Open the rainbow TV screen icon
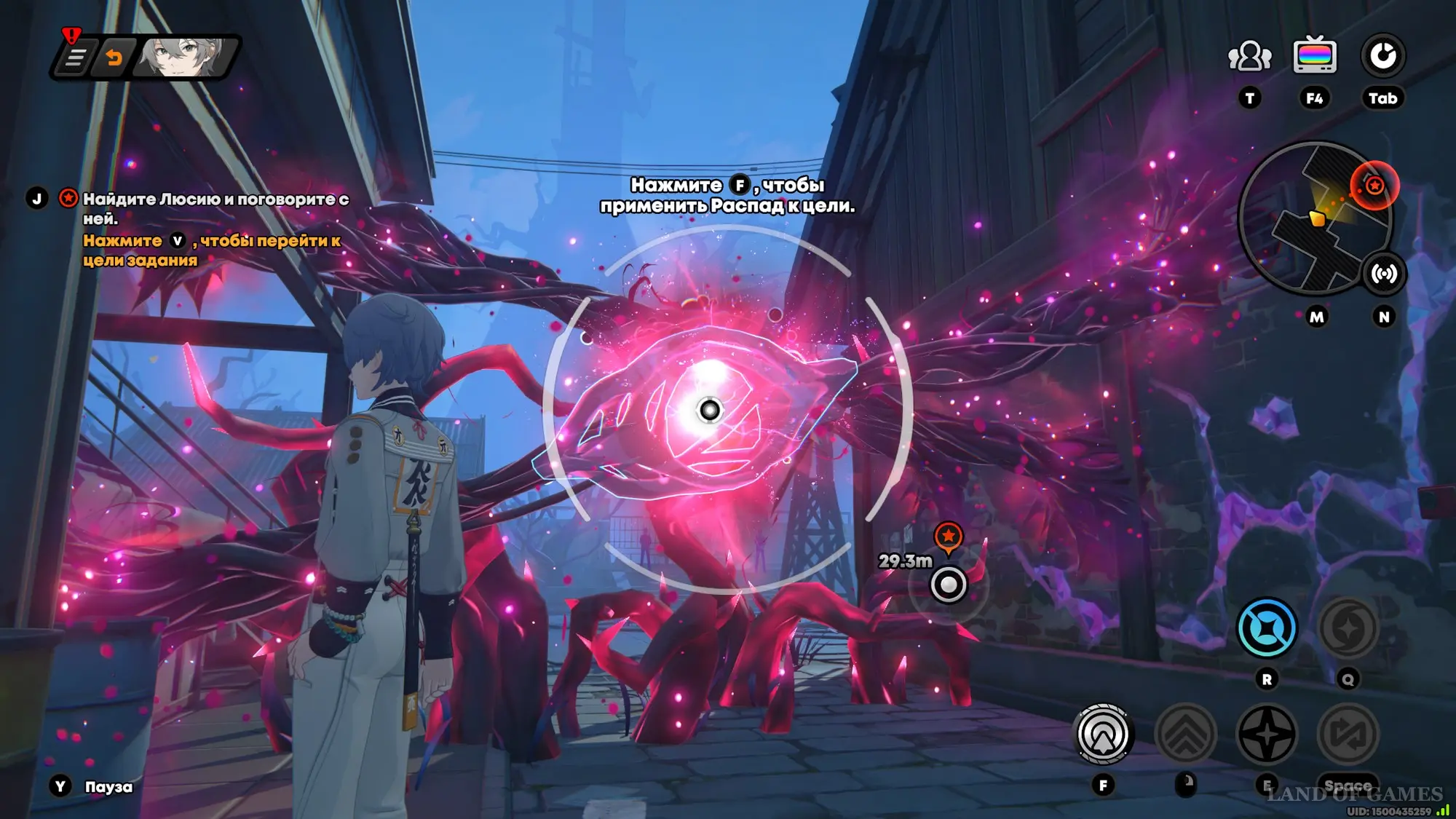The height and width of the screenshot is (819, 1456). (x=1314, y=56)
